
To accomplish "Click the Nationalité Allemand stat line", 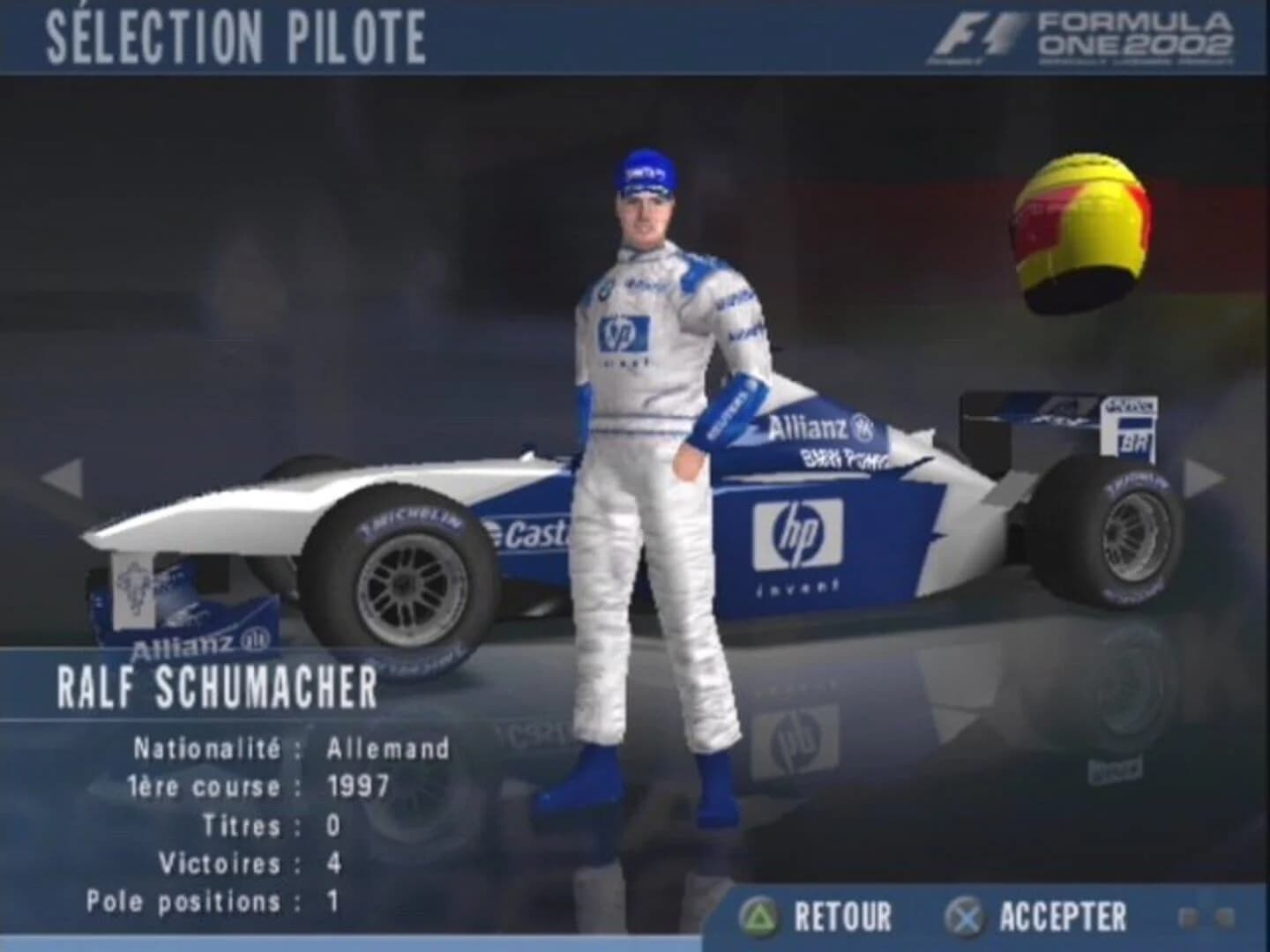I will pos(291,748).
